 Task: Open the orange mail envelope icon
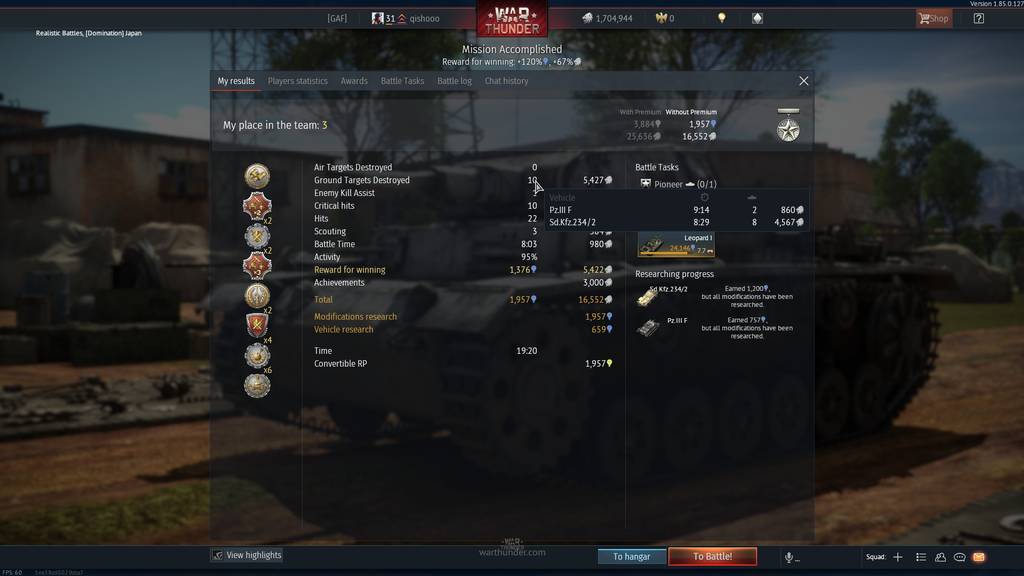pyautogui.click(x=979, y=557)
